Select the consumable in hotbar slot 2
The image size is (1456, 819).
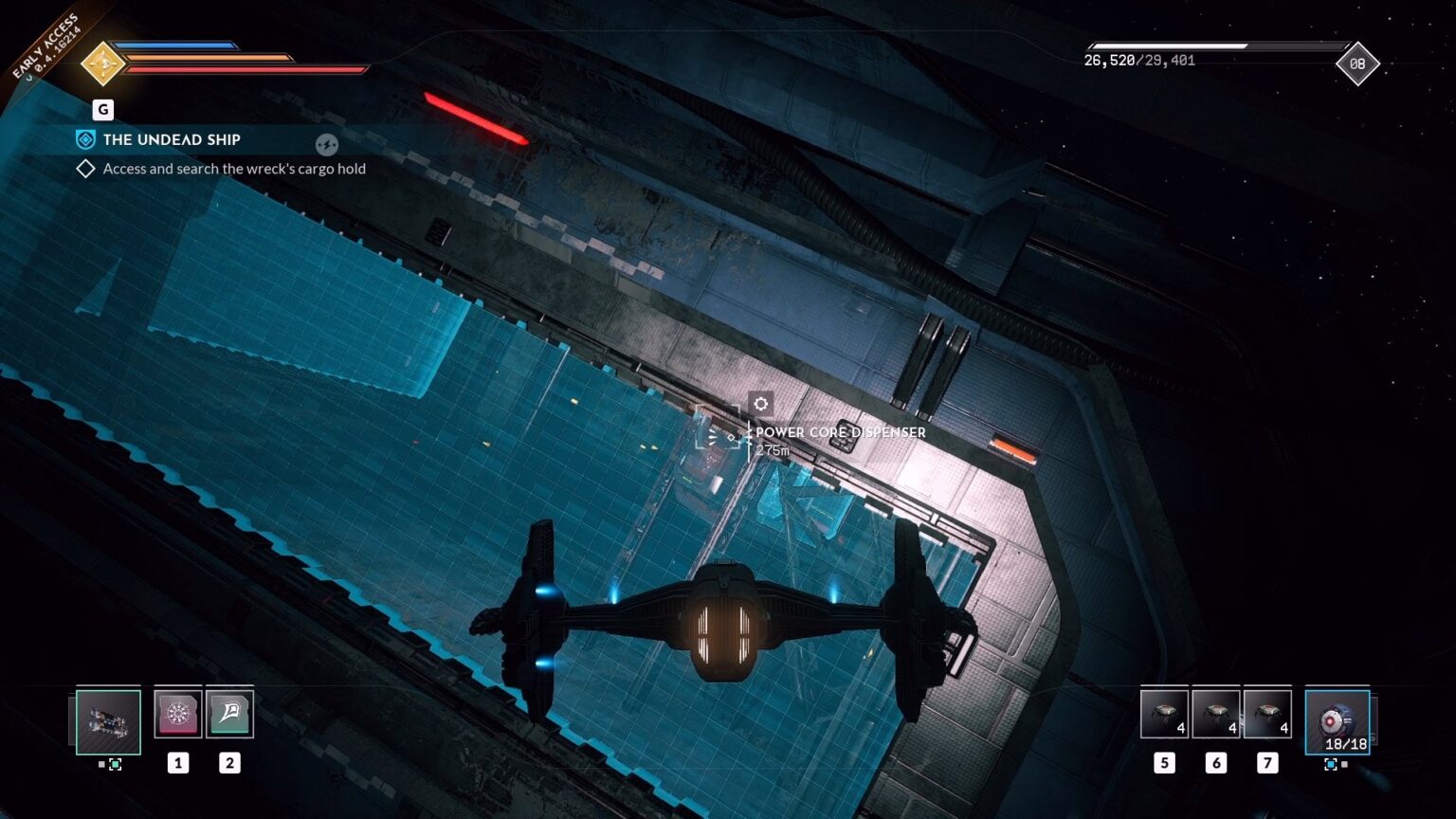click(230, 714)
